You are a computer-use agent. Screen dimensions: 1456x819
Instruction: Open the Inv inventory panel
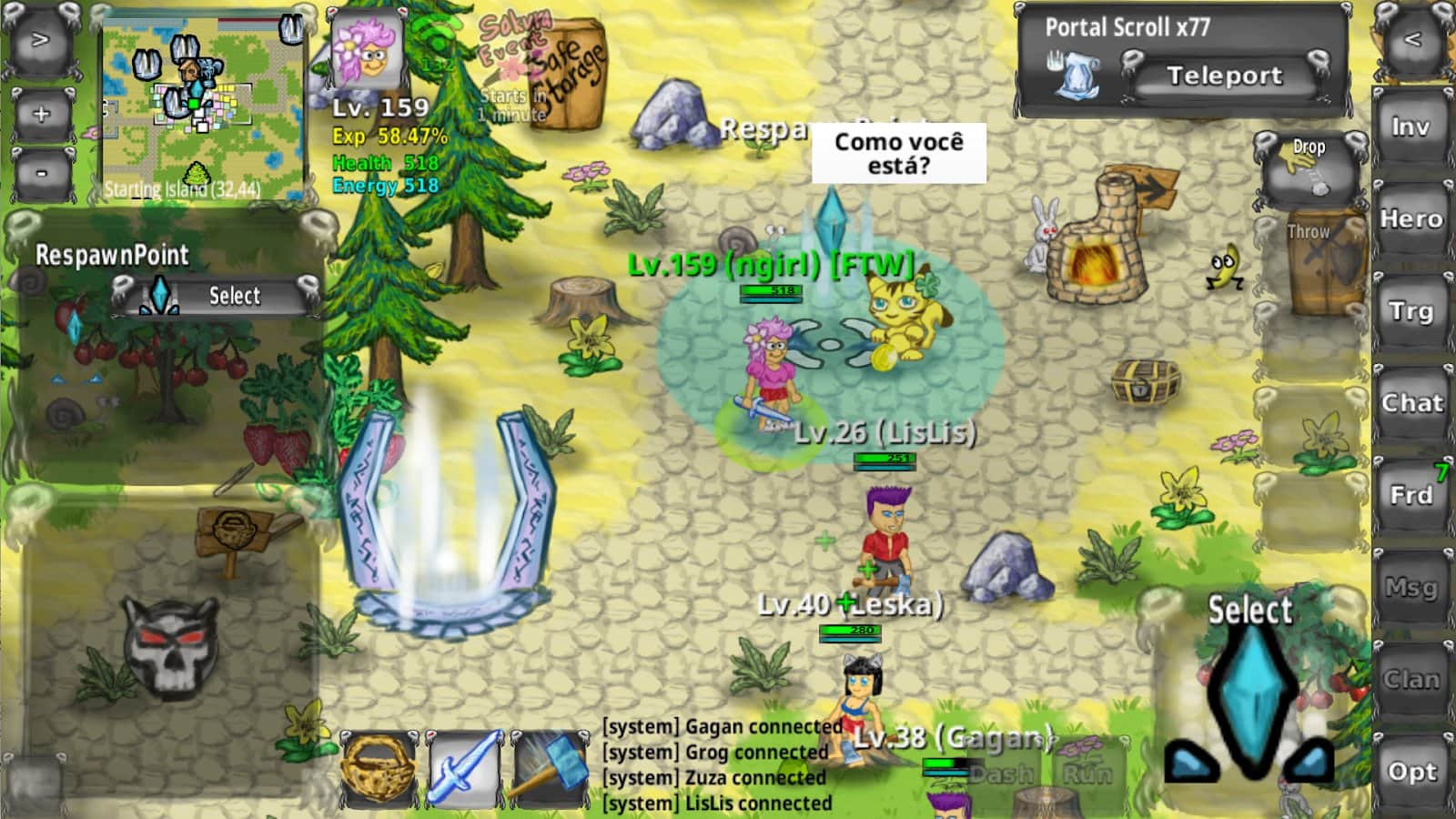(x=1411, y=127)
